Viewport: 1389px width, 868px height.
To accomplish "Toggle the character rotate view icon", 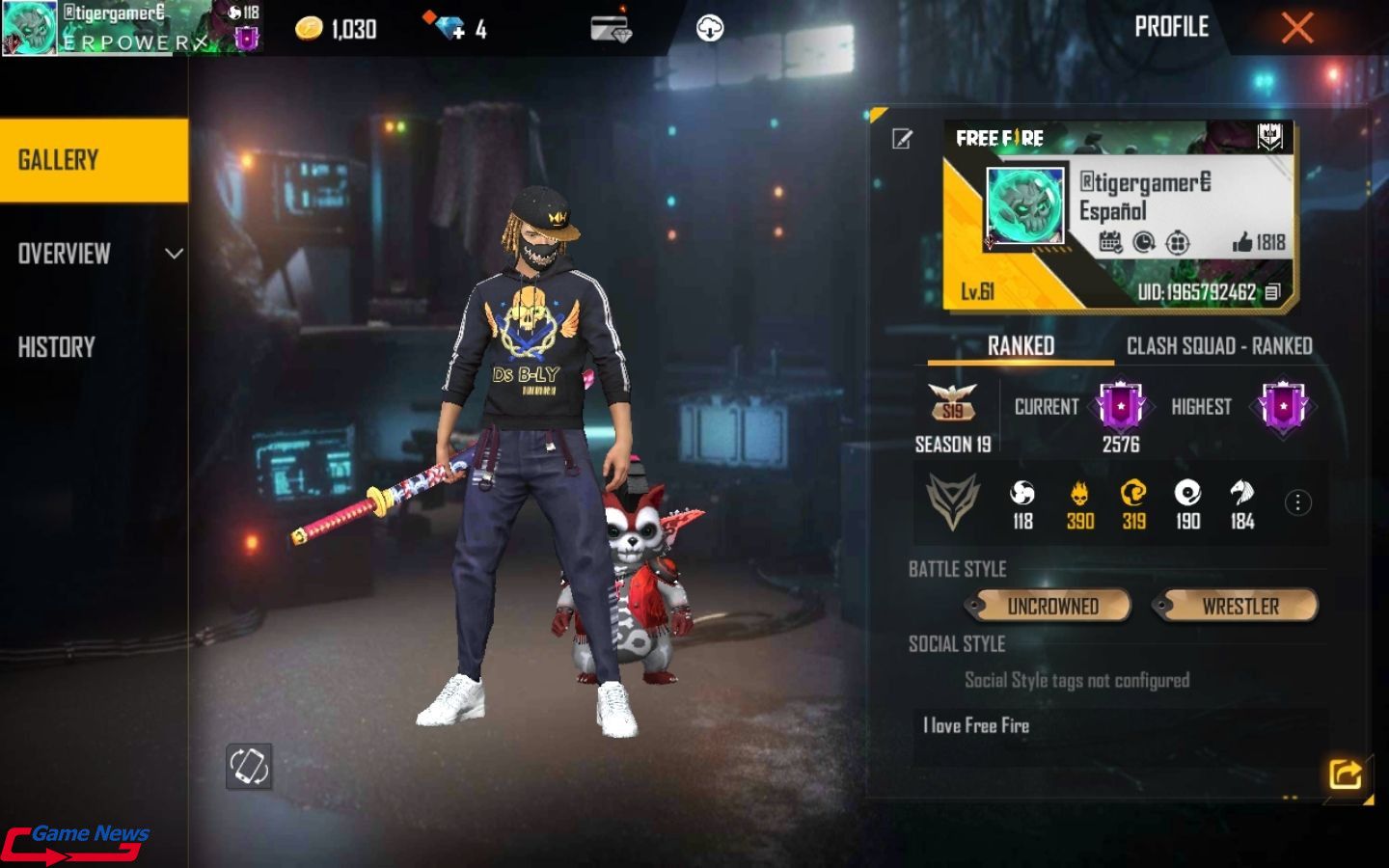I will click(249, 767).
